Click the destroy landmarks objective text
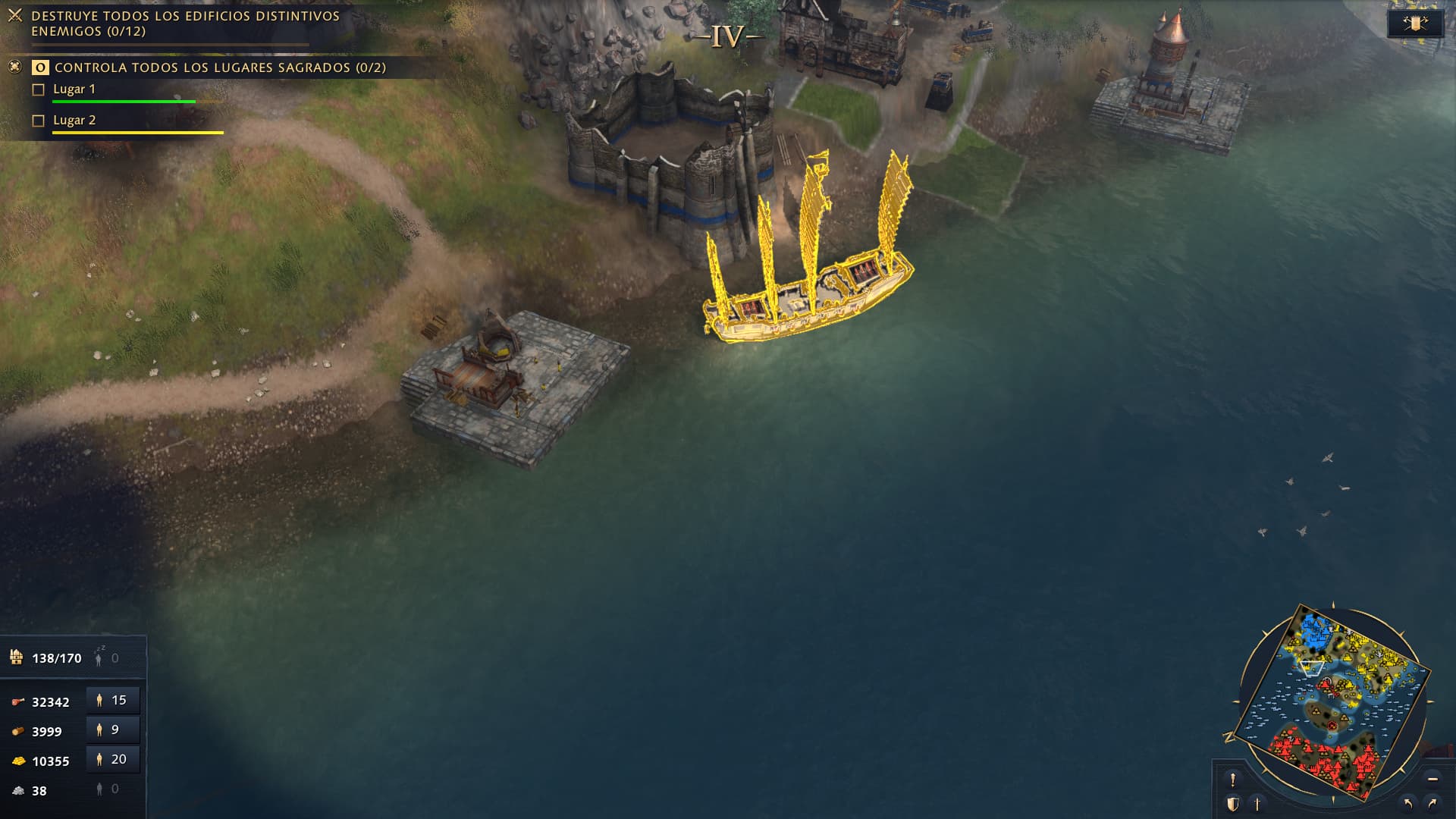 tap(185, 24)
